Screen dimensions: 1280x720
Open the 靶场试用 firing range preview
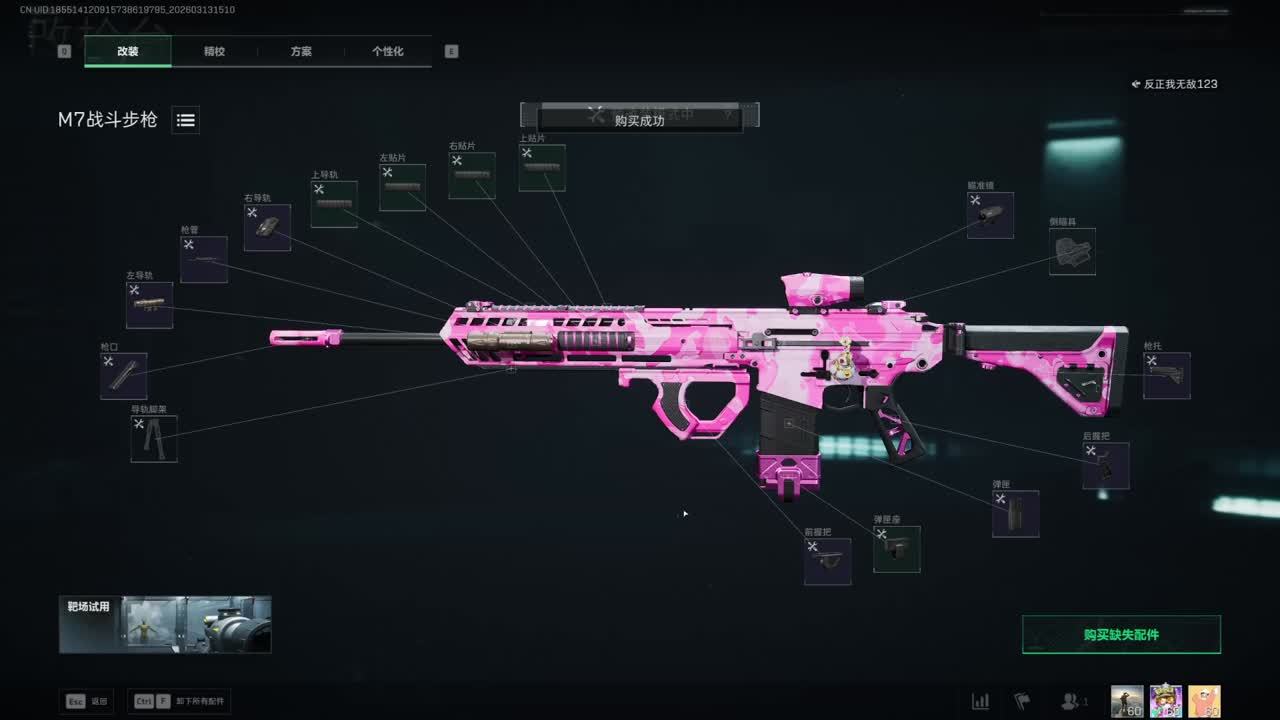click(165, 625)
